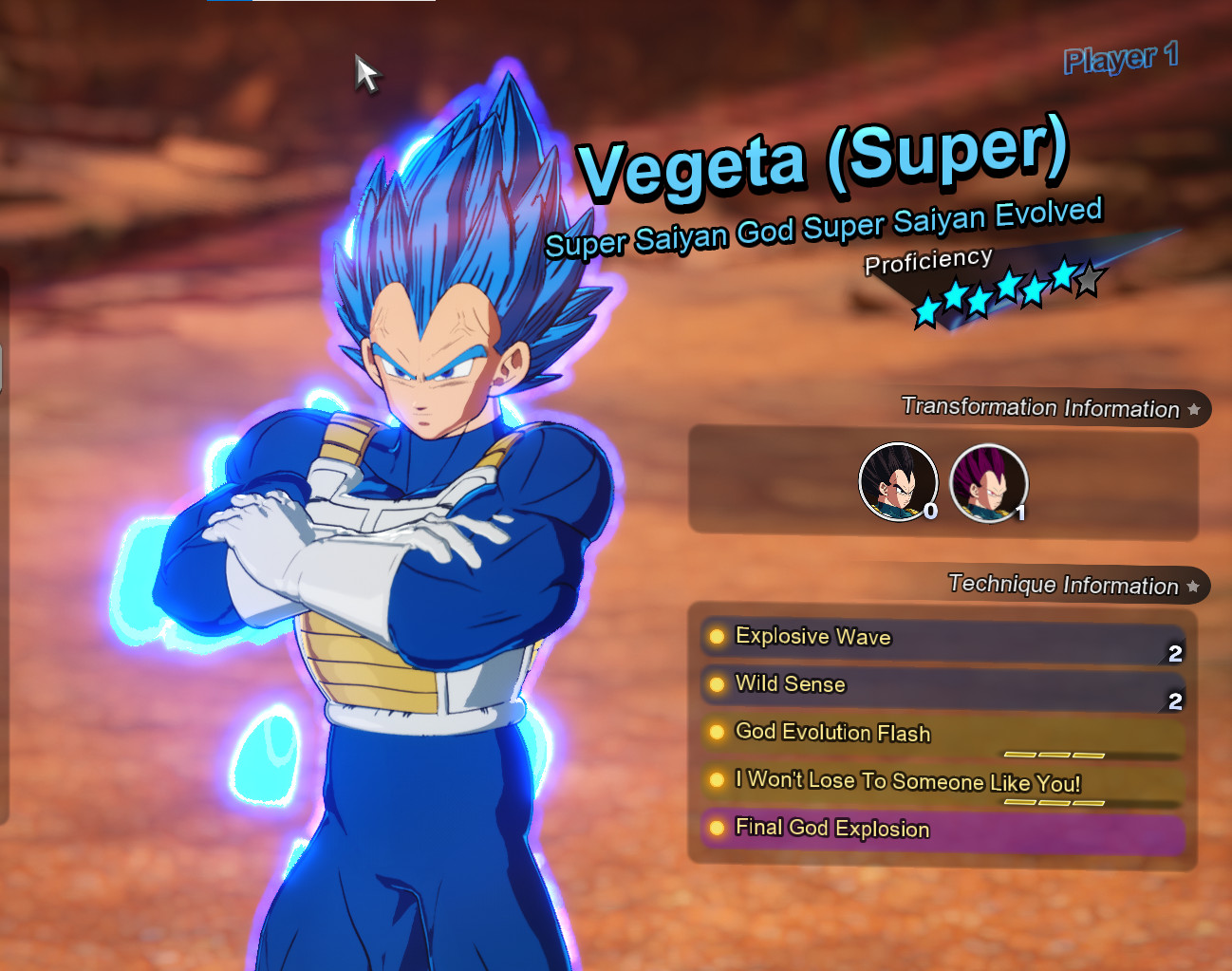Select the base form Vegeta transformation portrait
The height and width of the screenshot is (971, 1232).
pyautogui.click(x=897, y=482)
